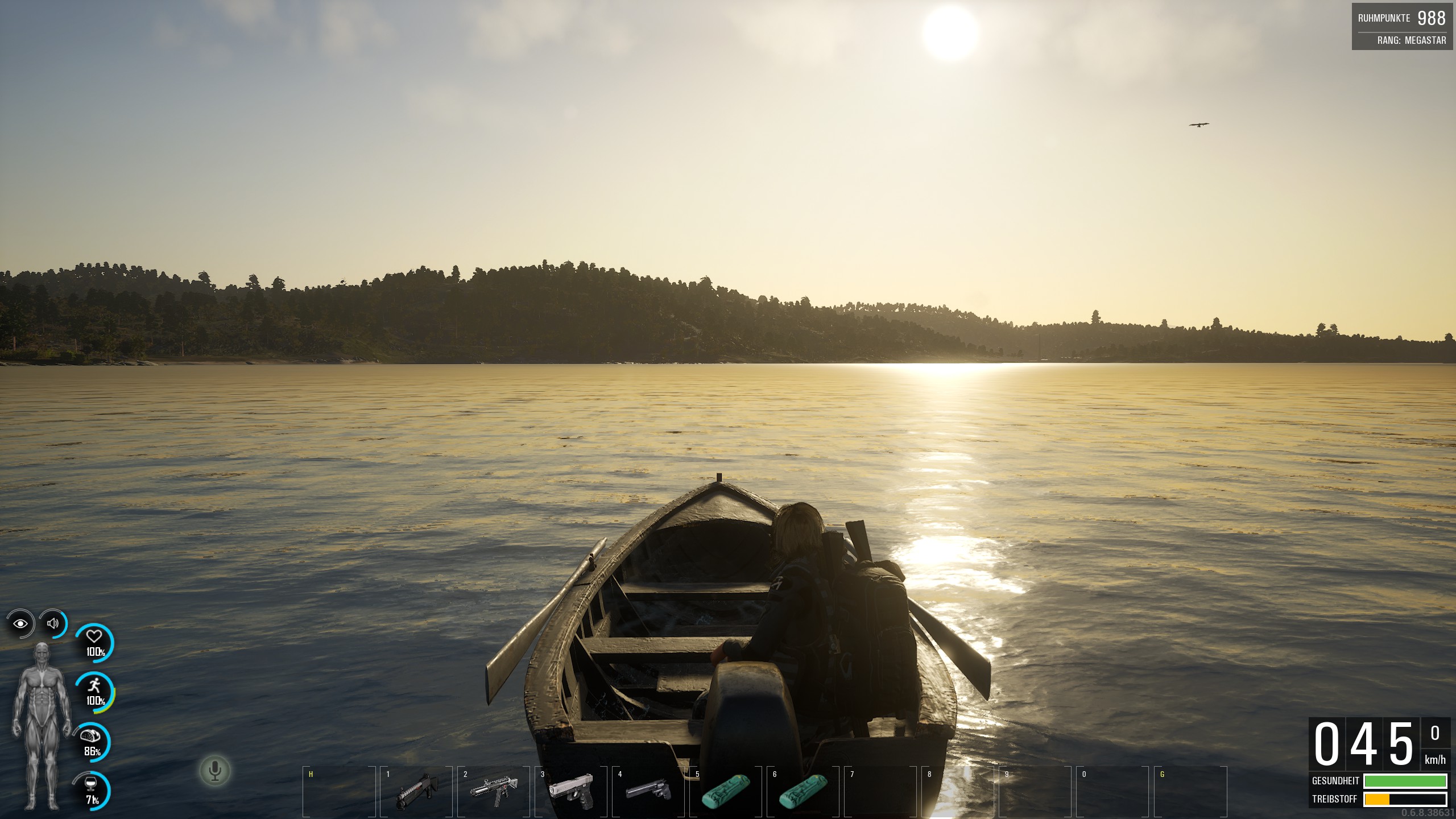1456x819 pixels.
Task: Click the speaker noise indicator icon
Action: pos(53,624)
